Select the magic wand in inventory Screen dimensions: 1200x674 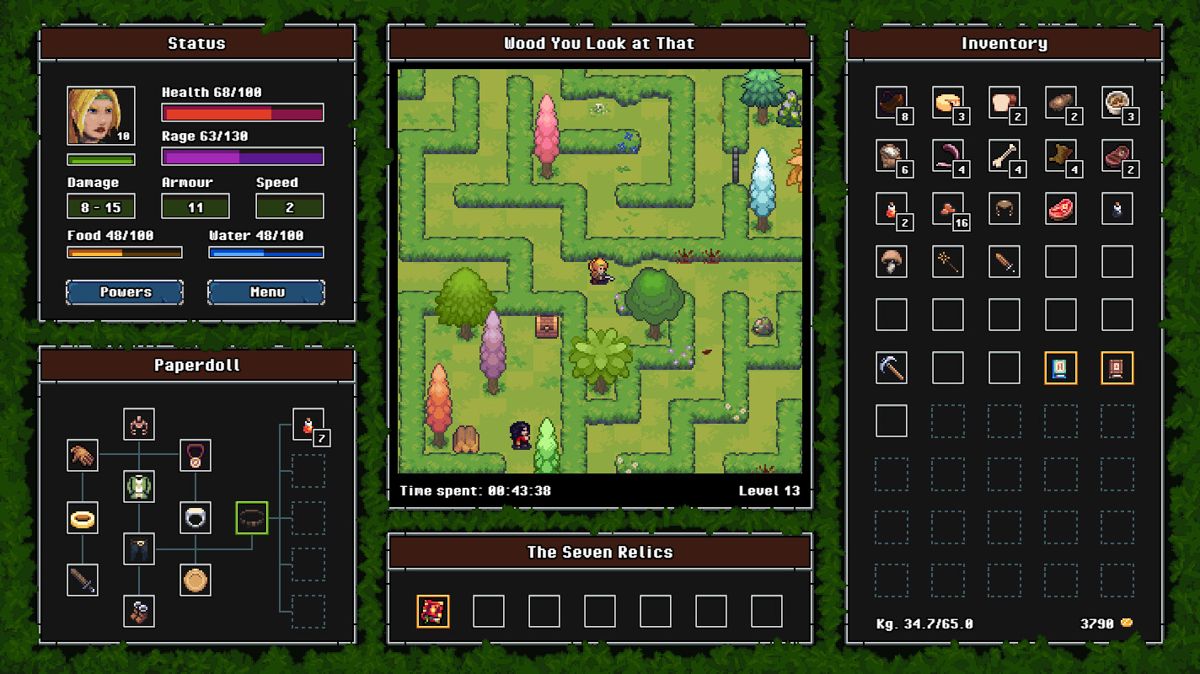[x=947, y=261]
